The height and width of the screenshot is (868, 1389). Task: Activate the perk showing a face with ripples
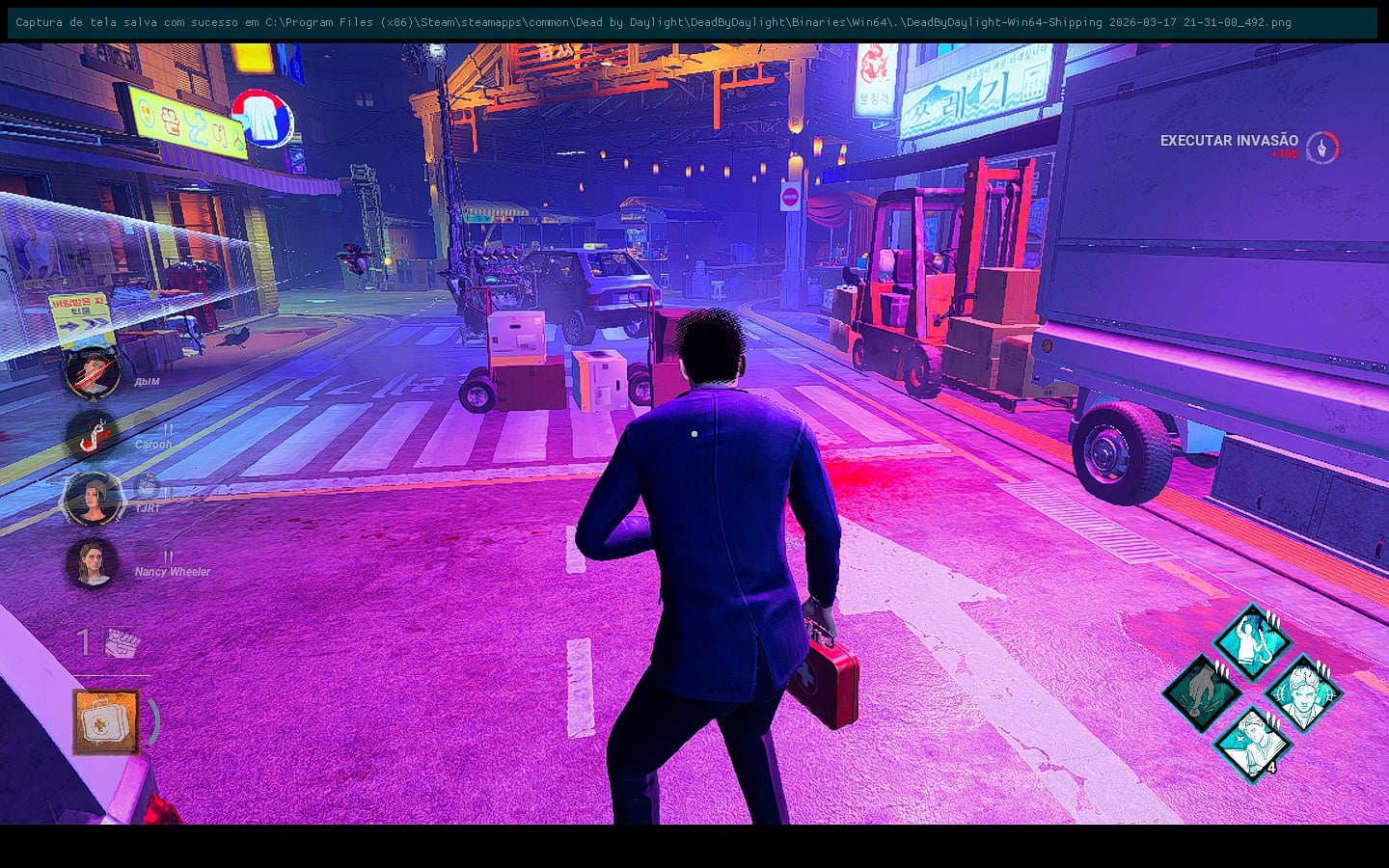tap(1302, 692)
